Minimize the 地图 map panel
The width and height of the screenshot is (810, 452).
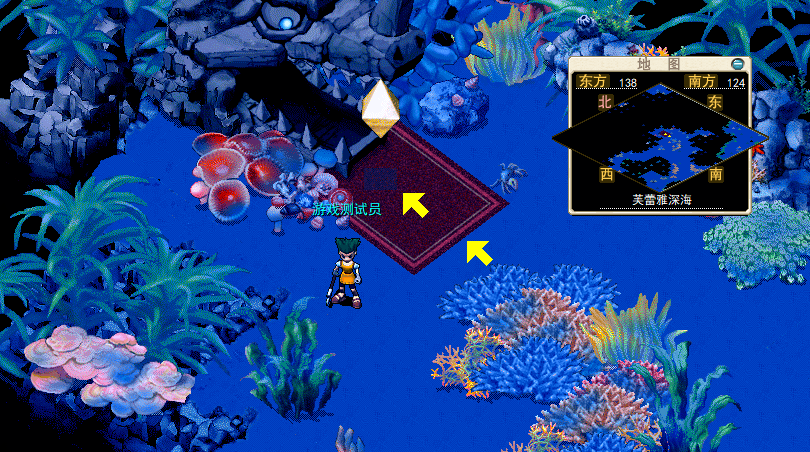click(738, 64)
